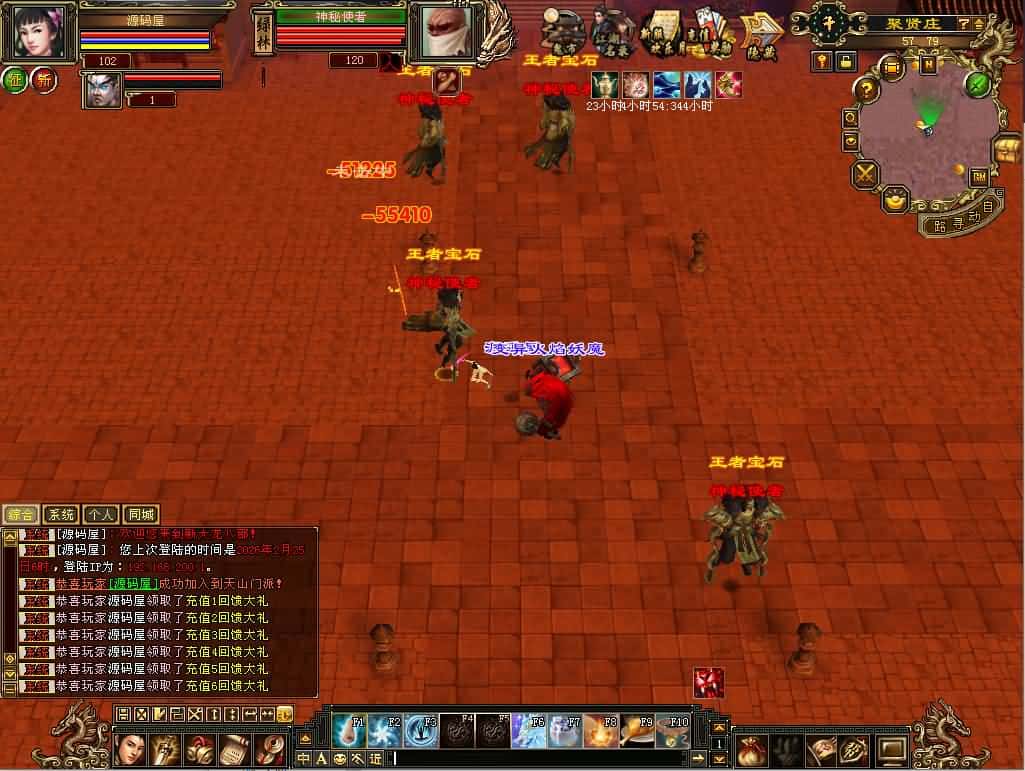Click the green 征 round button
Image resolution: width=1025 pixels, height=771 pixels.
click(x=15, y=81)
